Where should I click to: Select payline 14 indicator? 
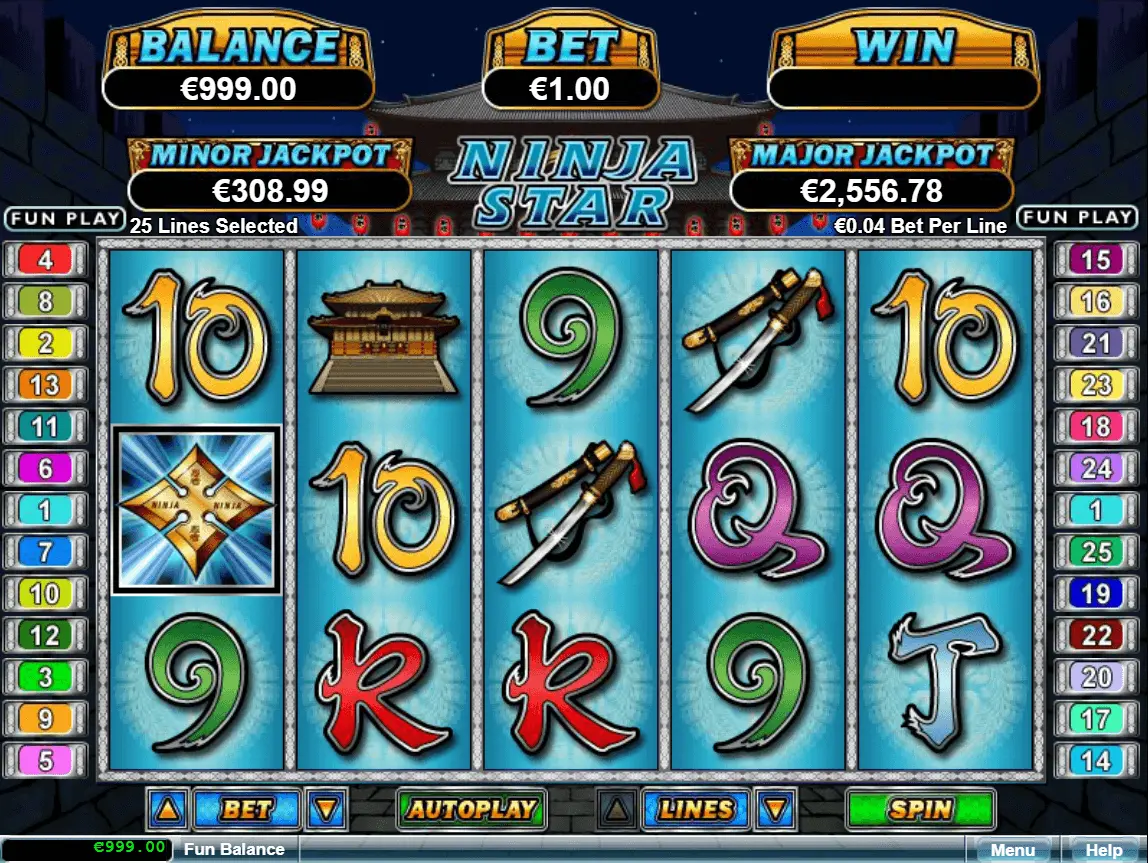[1096, 760]
